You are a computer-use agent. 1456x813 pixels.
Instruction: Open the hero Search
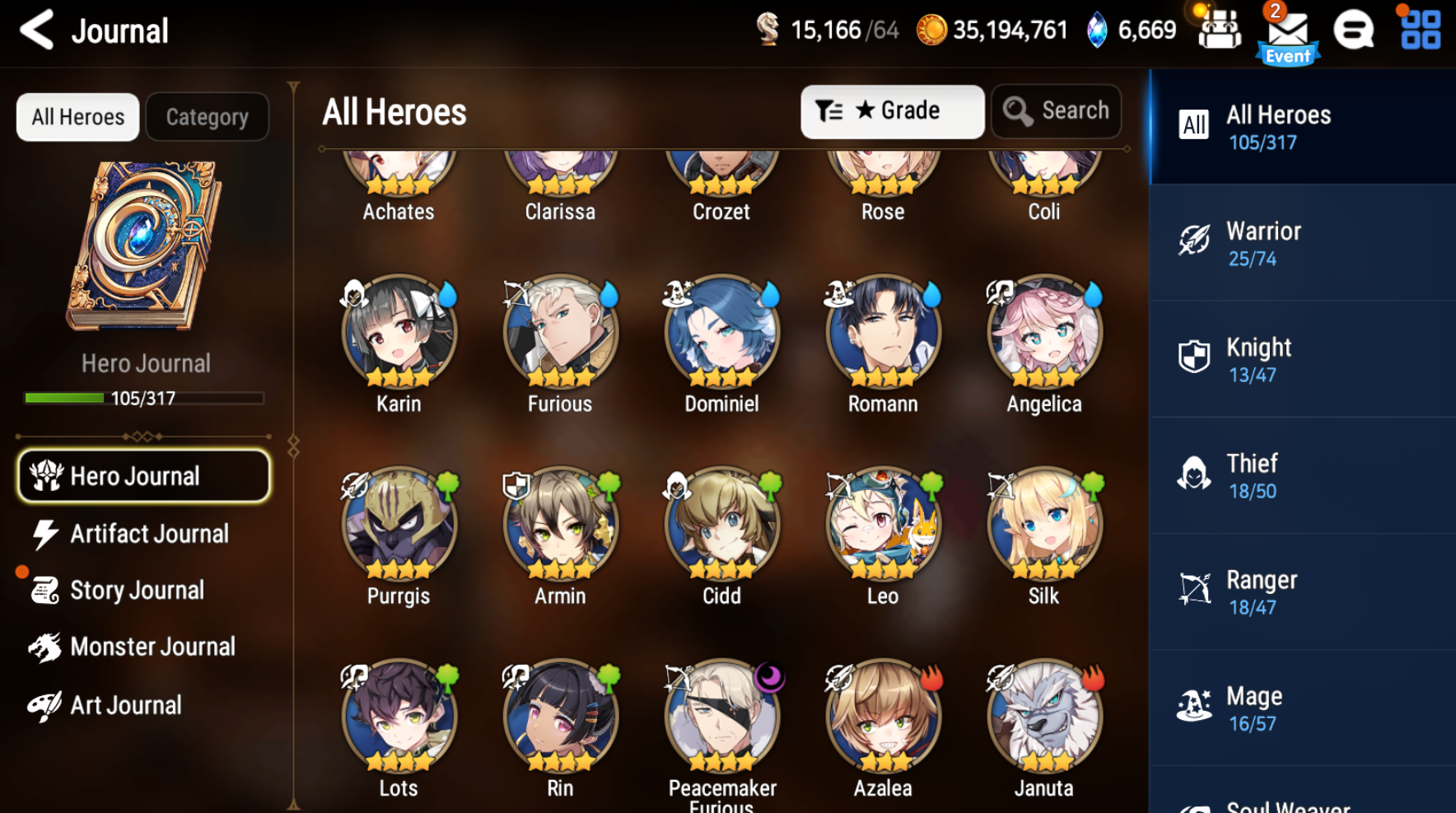click(x=1057, y=110)
